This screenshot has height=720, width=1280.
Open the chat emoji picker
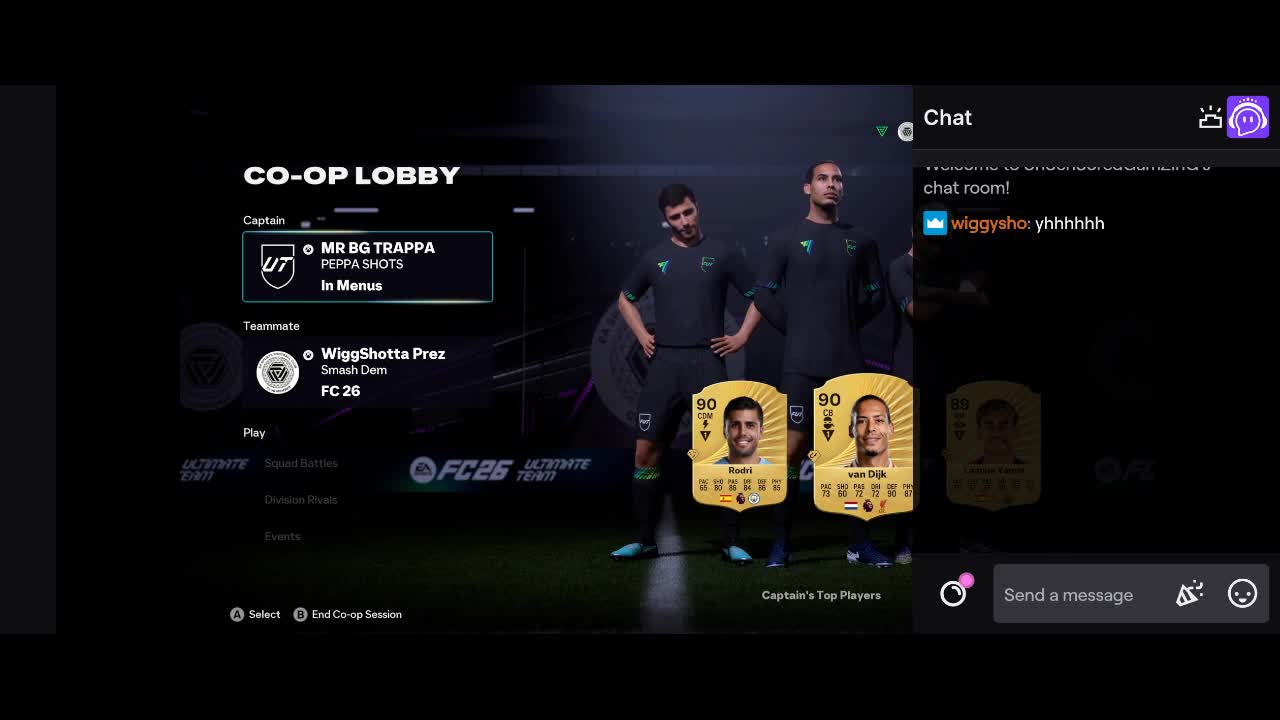1242,594
